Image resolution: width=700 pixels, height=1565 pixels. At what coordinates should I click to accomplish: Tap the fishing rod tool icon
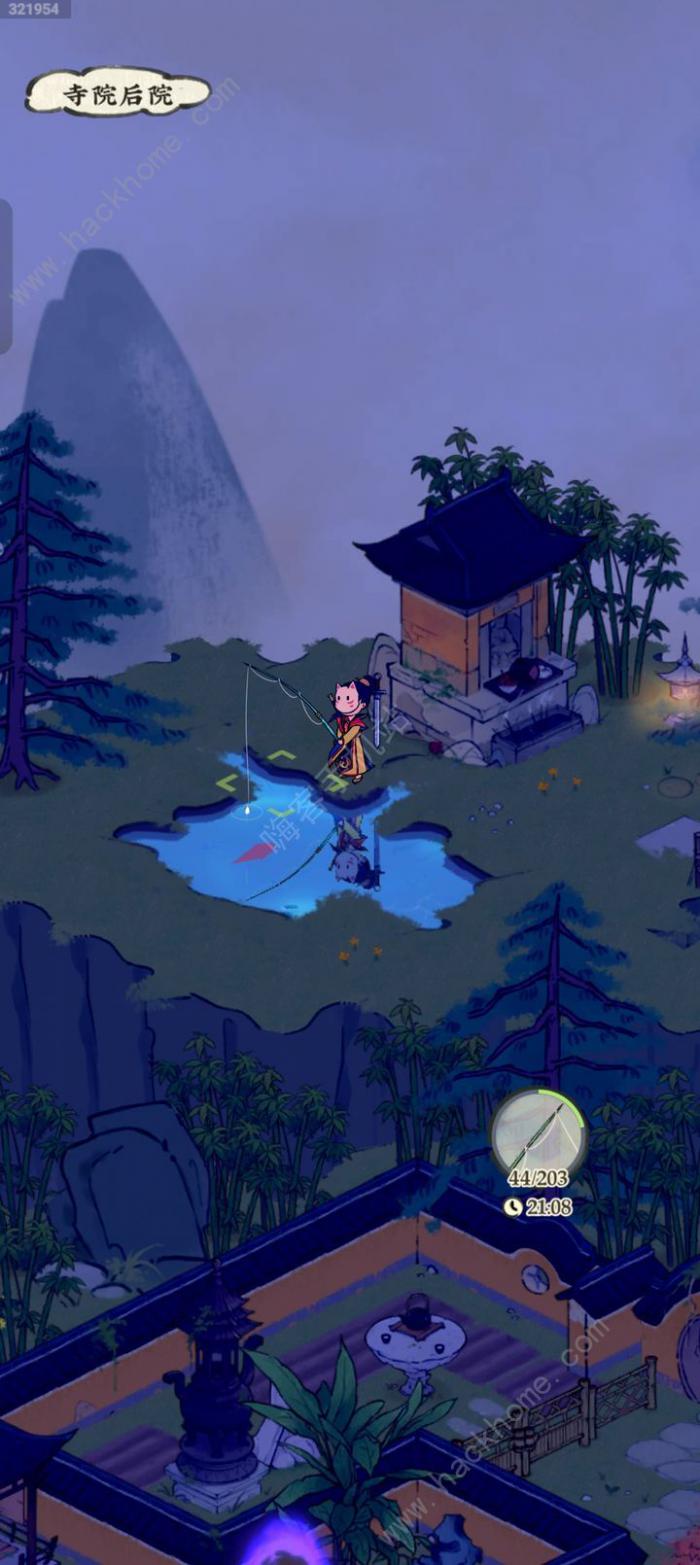coord(539,1137)
